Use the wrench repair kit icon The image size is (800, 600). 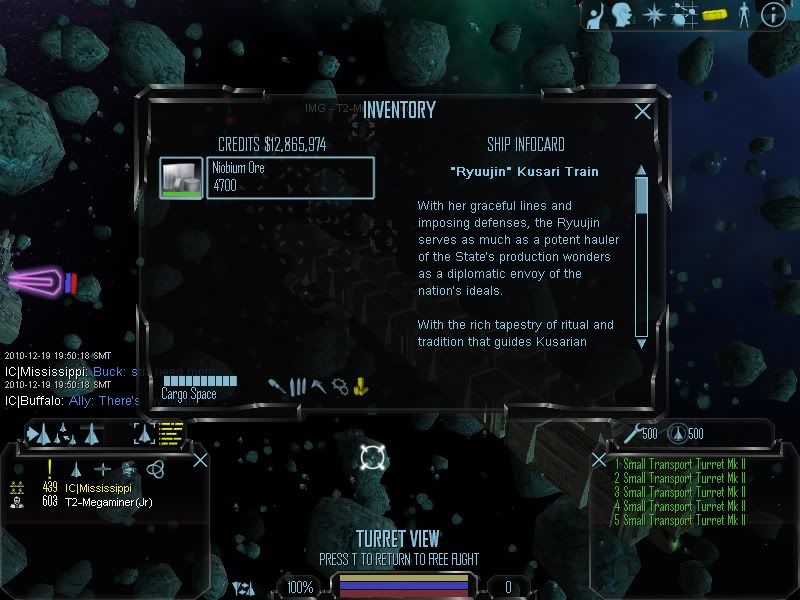(630, 433)
